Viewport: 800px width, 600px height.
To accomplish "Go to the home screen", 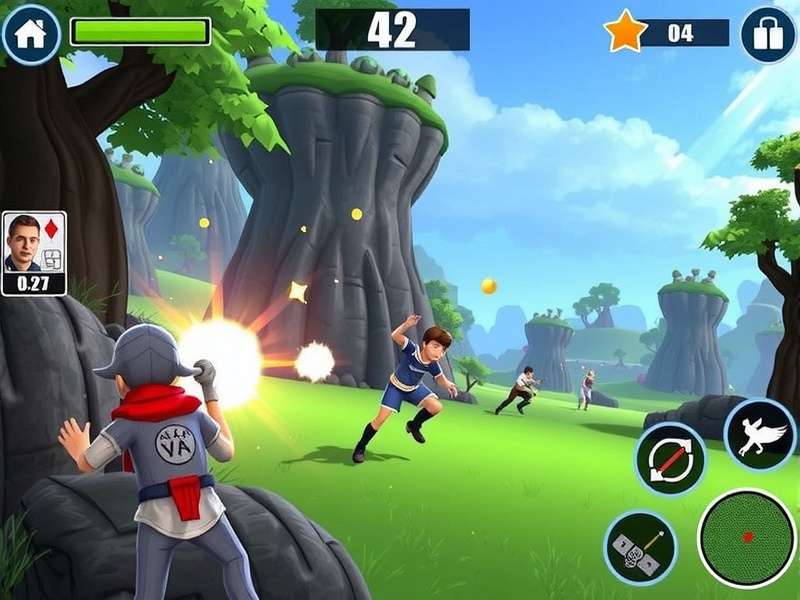I will (31, 33).
